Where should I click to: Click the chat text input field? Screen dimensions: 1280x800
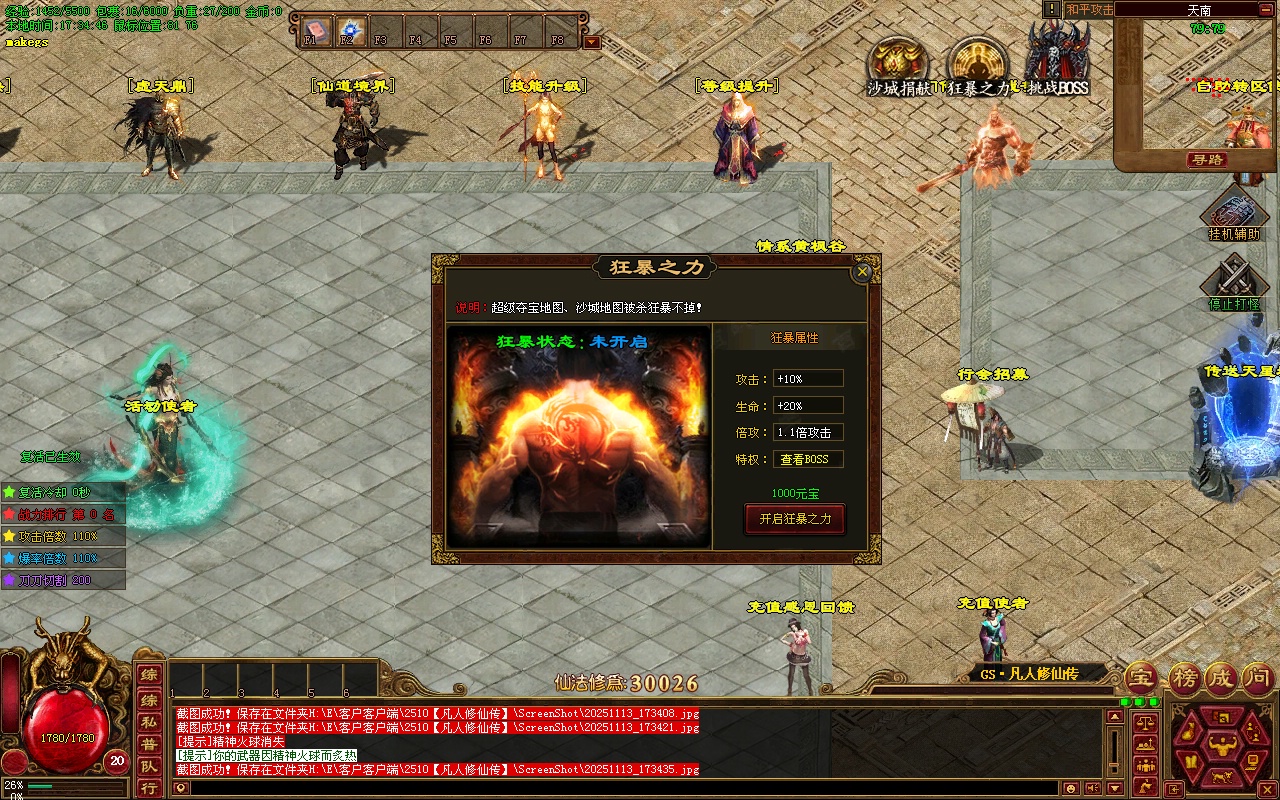[600, 788]
